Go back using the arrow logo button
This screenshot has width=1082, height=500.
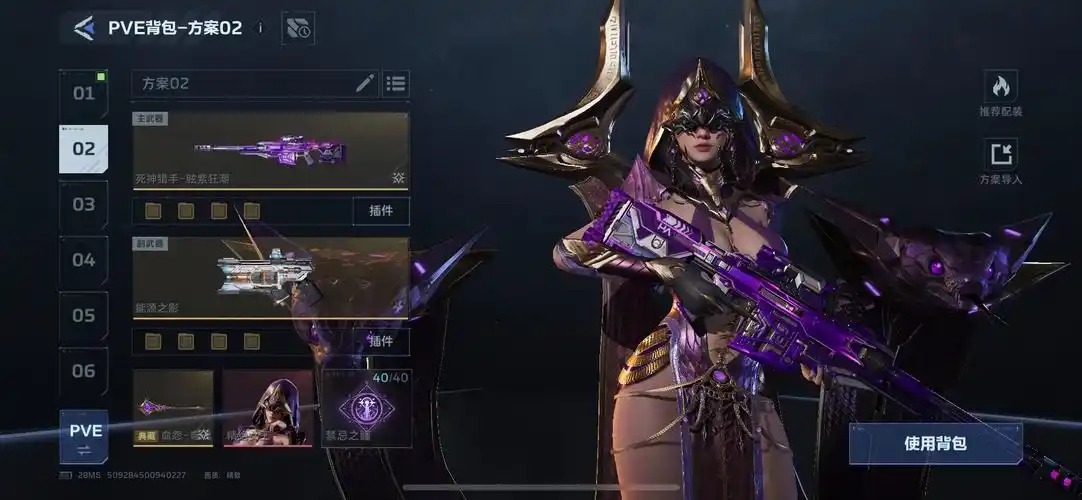pyautogui.click(x=84, y=28)
